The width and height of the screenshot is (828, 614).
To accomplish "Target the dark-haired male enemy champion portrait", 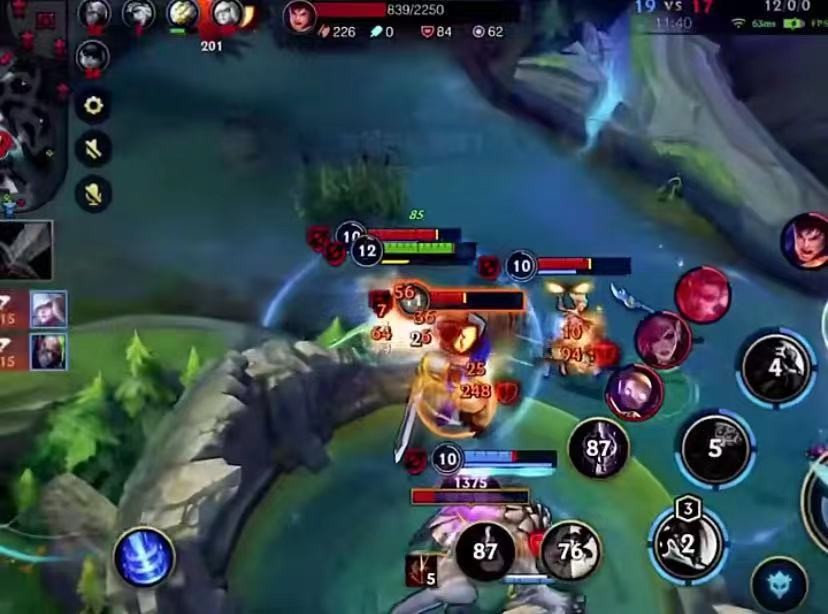I will point(806,241).
